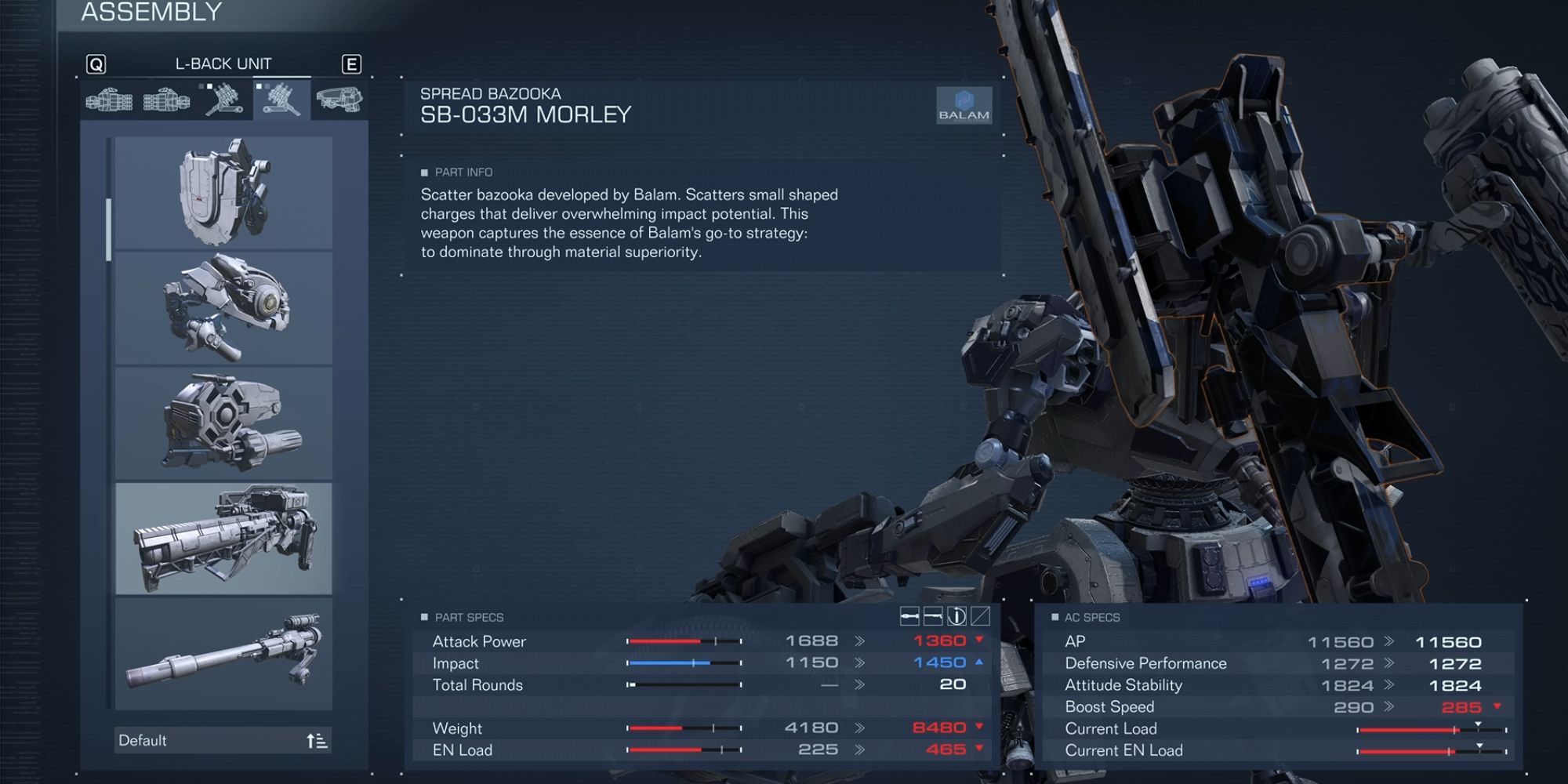This screenshot has width=1568, height=784.
Task: Select the L-BACK UNIT tab
Action: click(x=225, y=64)
